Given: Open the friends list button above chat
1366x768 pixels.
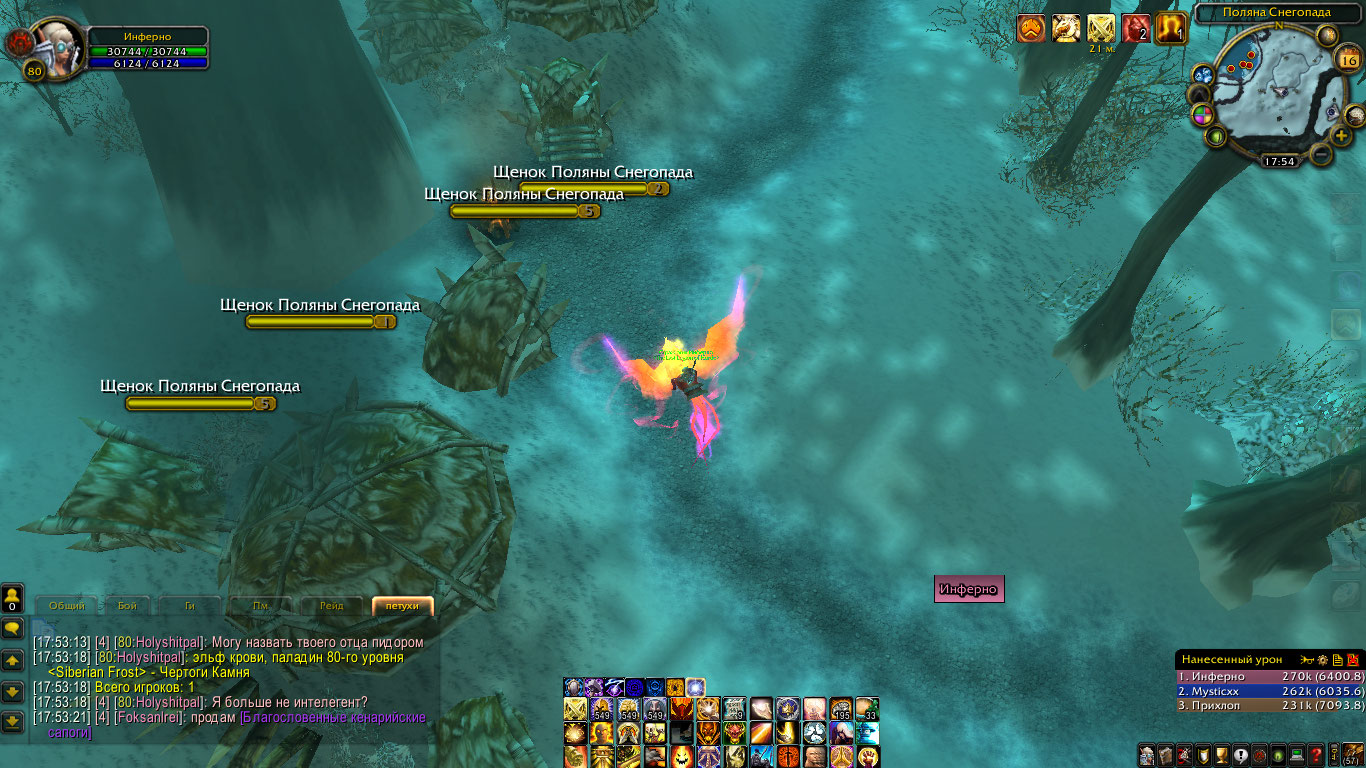Looking at the screenshot, I should coord(12,599).
